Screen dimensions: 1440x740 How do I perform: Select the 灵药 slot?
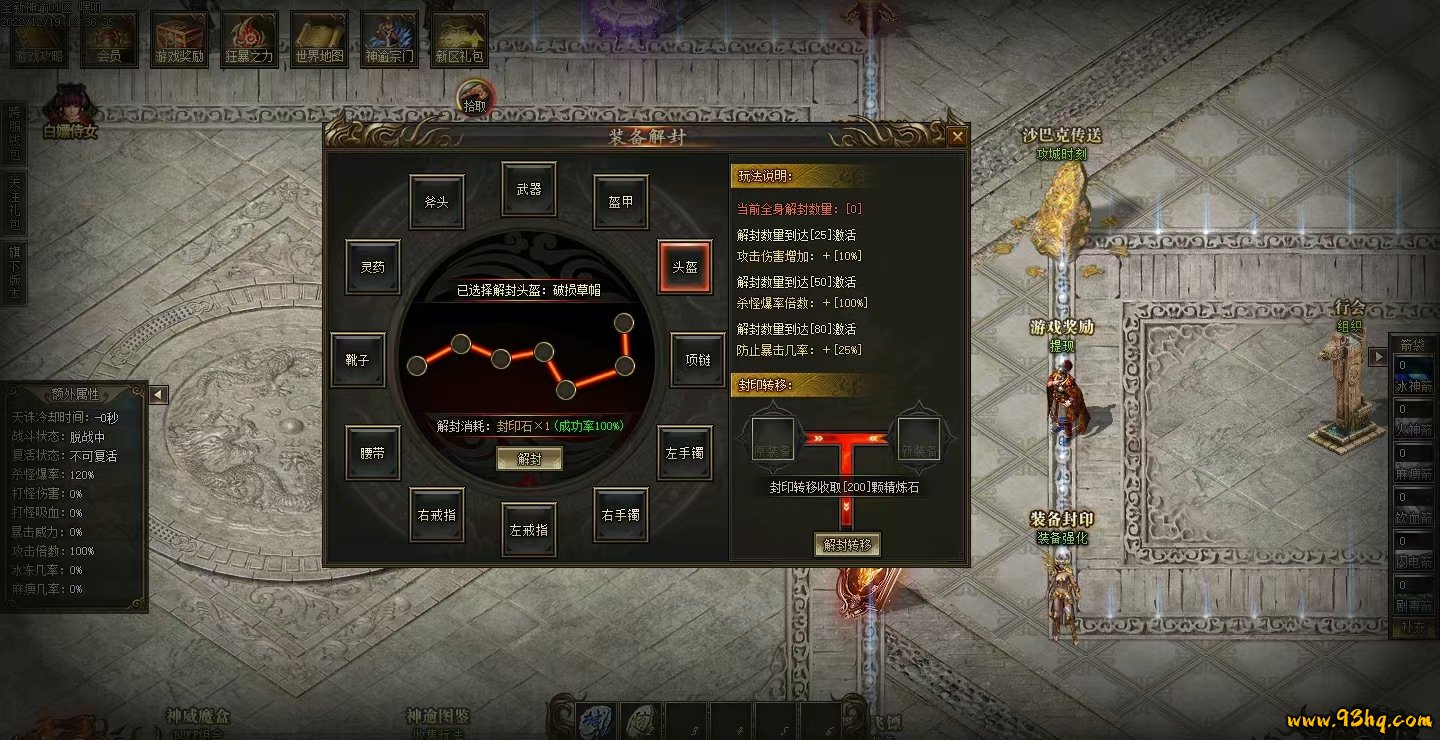pyautogui.click(x=372, y=267)
